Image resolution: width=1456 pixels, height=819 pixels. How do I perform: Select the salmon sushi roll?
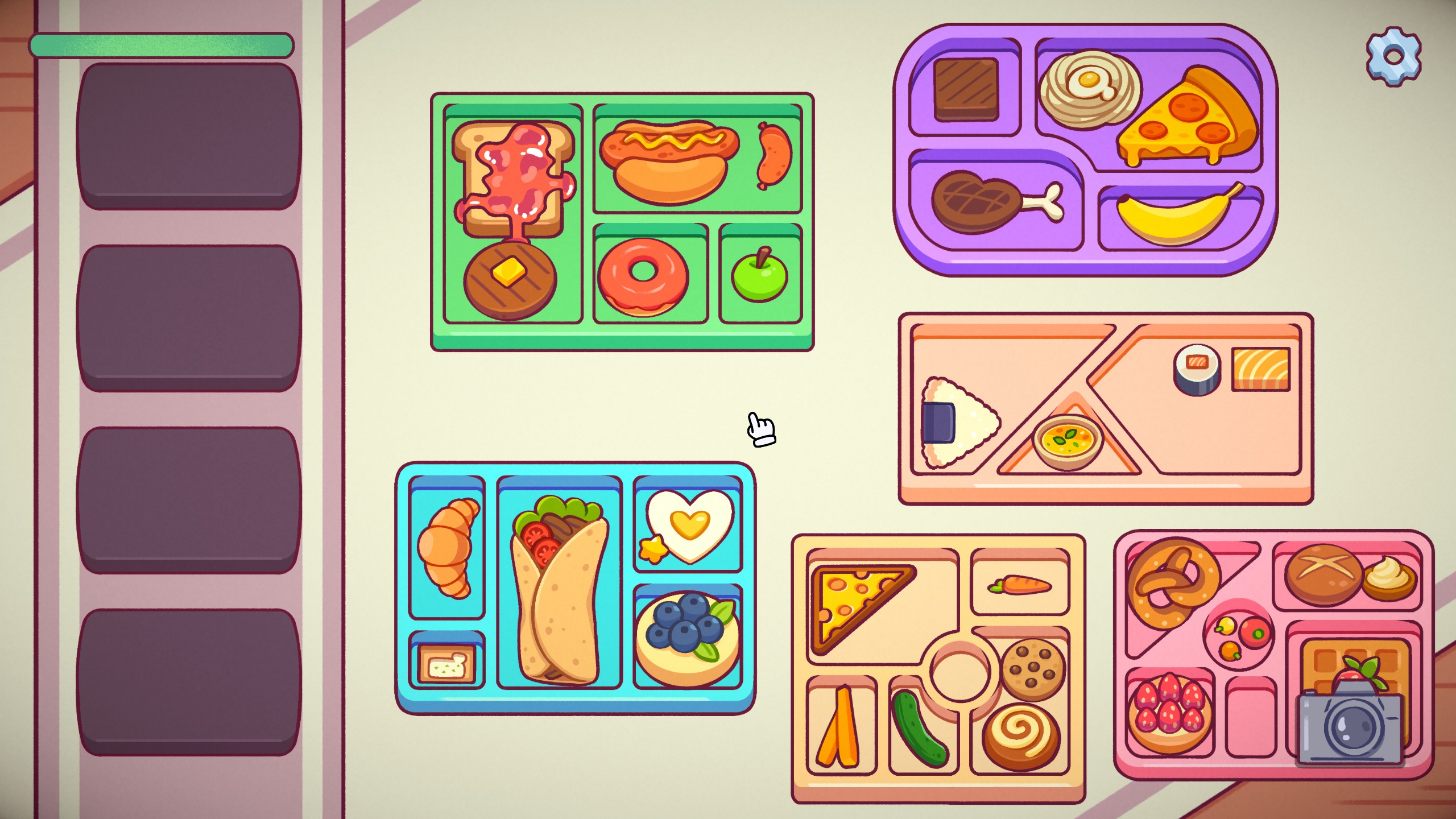[x=1197, y=369]
